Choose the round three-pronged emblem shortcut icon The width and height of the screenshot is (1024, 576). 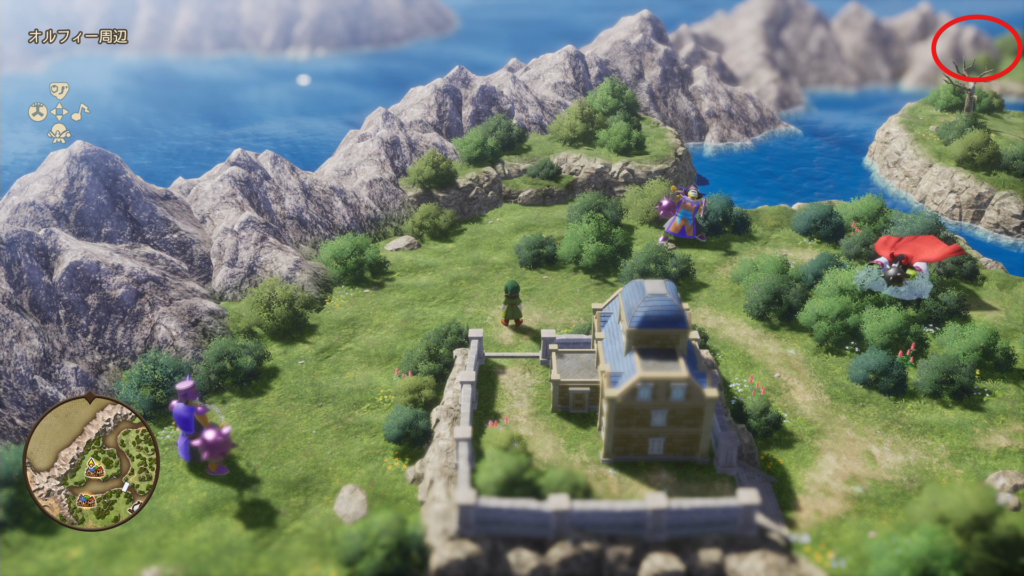coord(37,112)
